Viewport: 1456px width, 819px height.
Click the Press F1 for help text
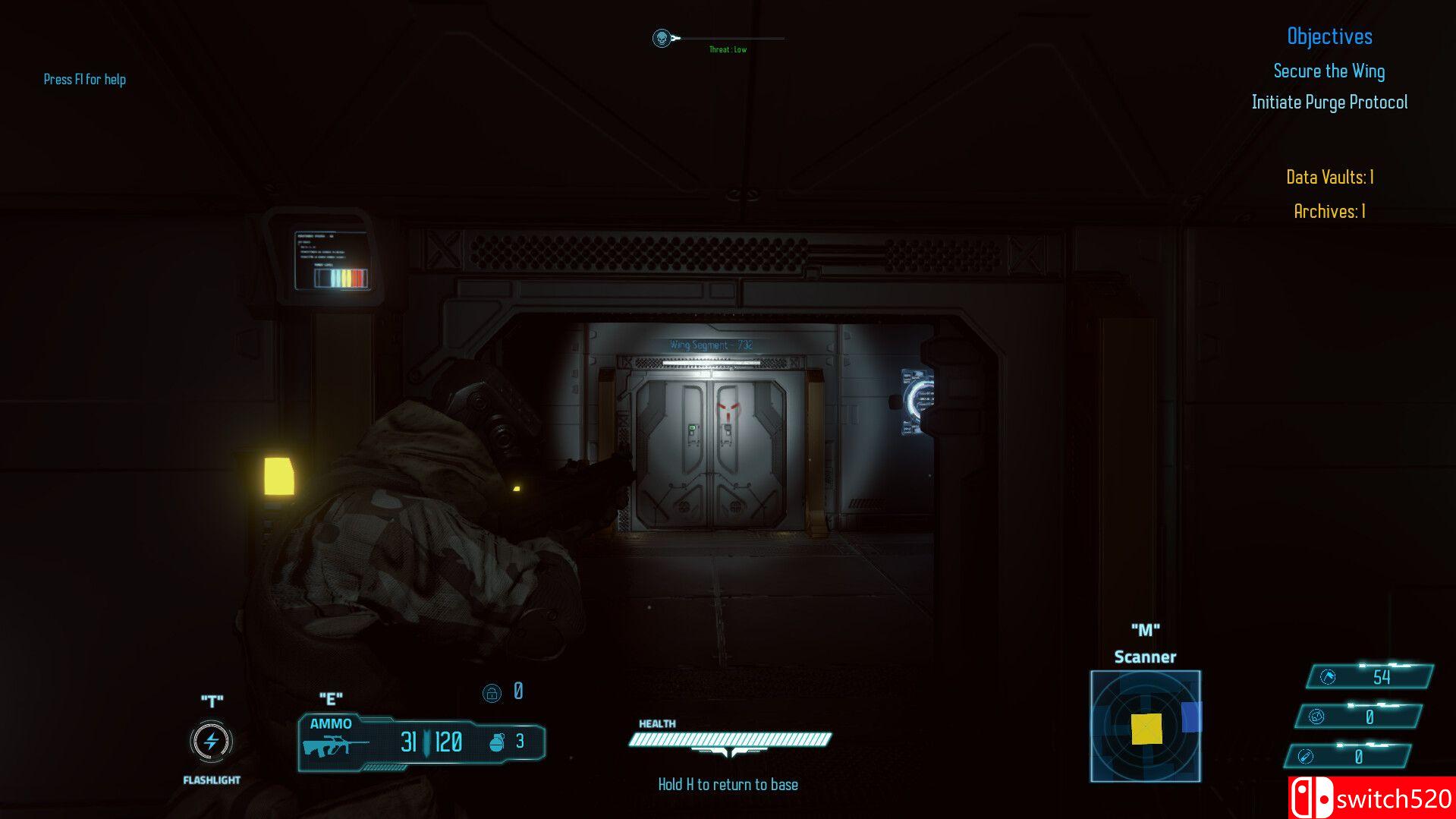[x=85, y=79]
